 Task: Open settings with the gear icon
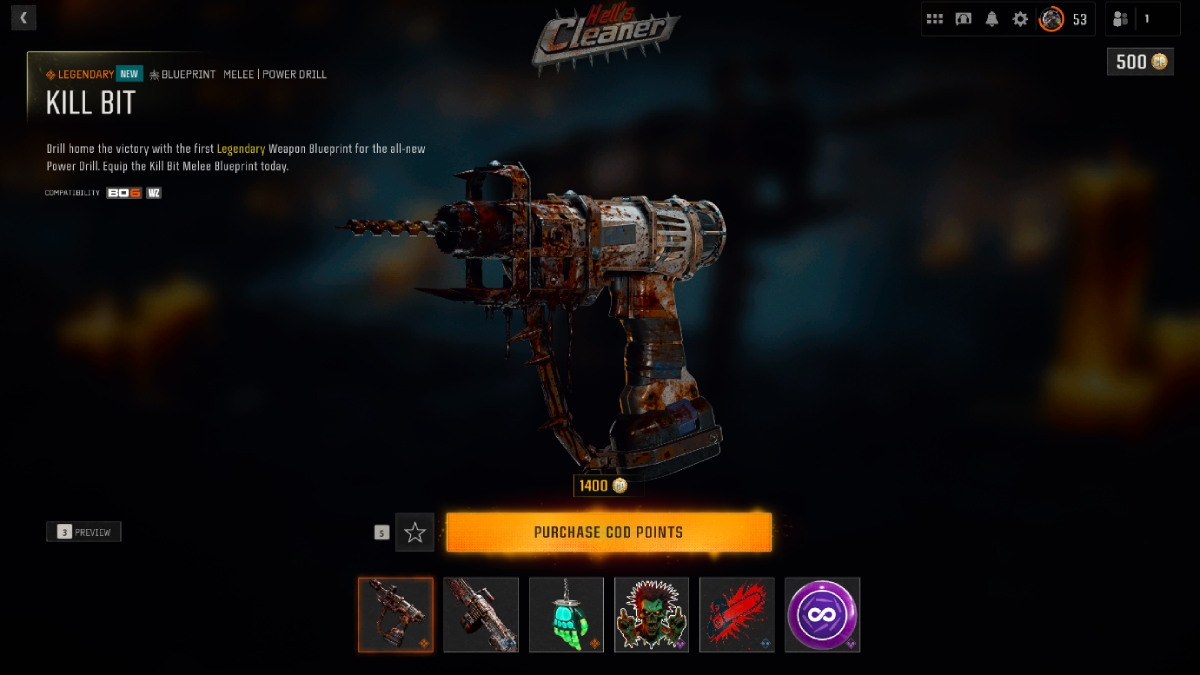tap(1020, 19)
